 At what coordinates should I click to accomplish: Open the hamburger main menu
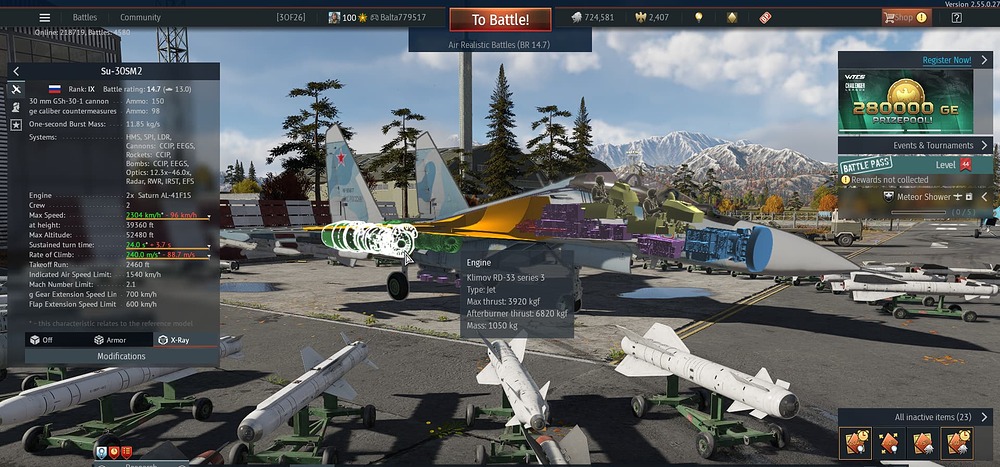[x=44, y=18]
